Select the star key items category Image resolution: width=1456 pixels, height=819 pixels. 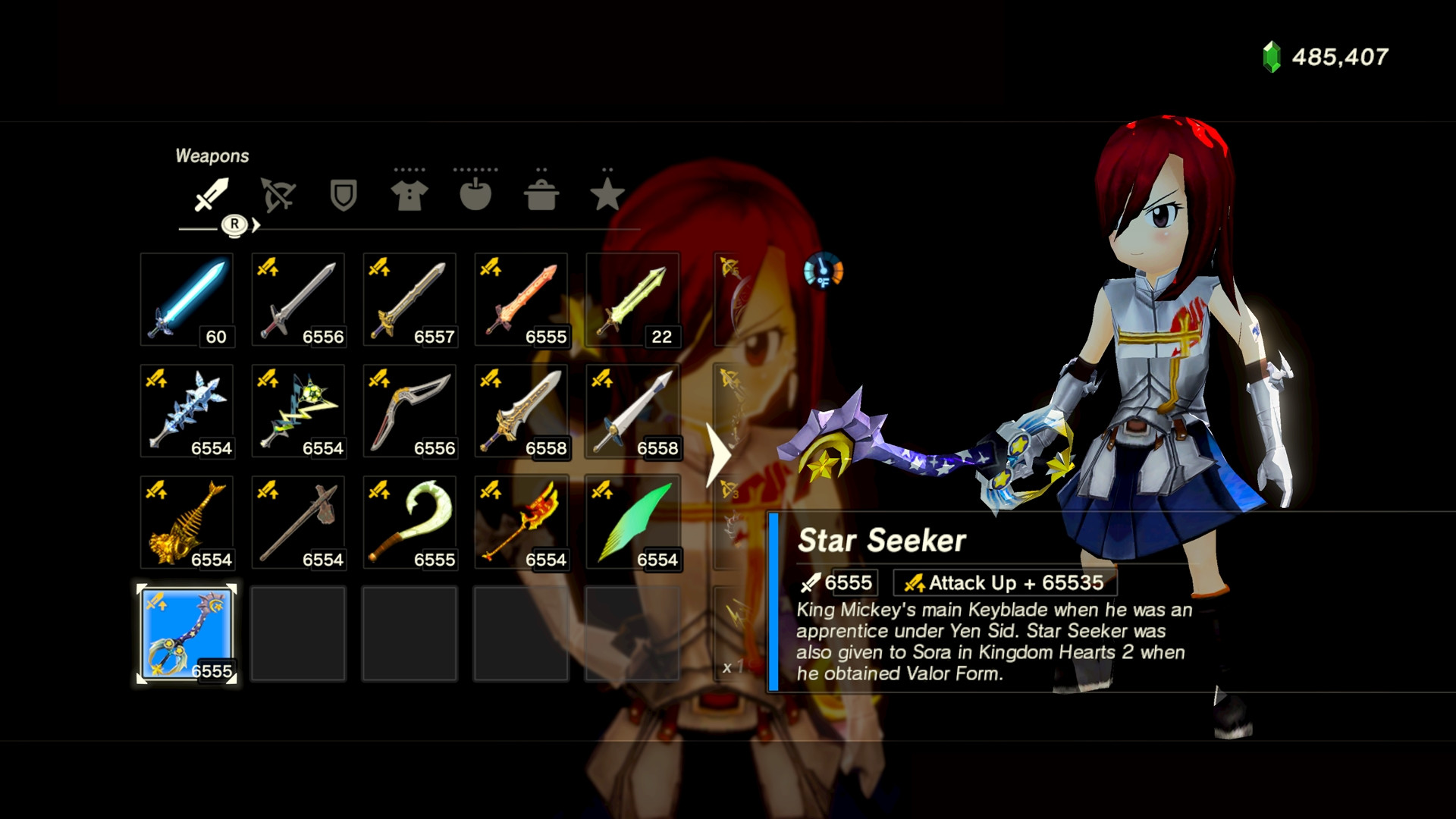tap(607, 196)
